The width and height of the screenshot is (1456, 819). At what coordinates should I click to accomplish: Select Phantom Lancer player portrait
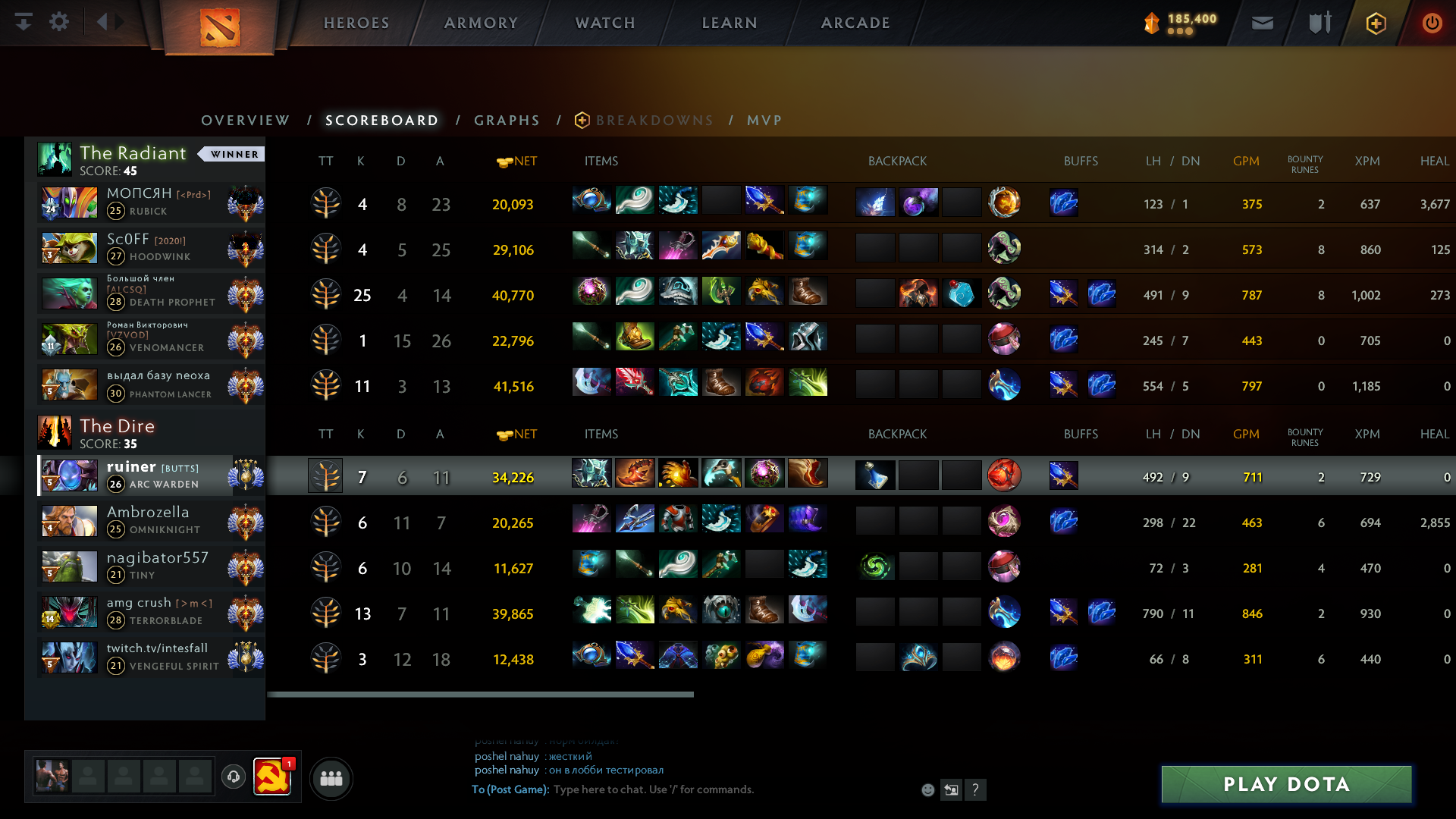click(x=69, y=385)
